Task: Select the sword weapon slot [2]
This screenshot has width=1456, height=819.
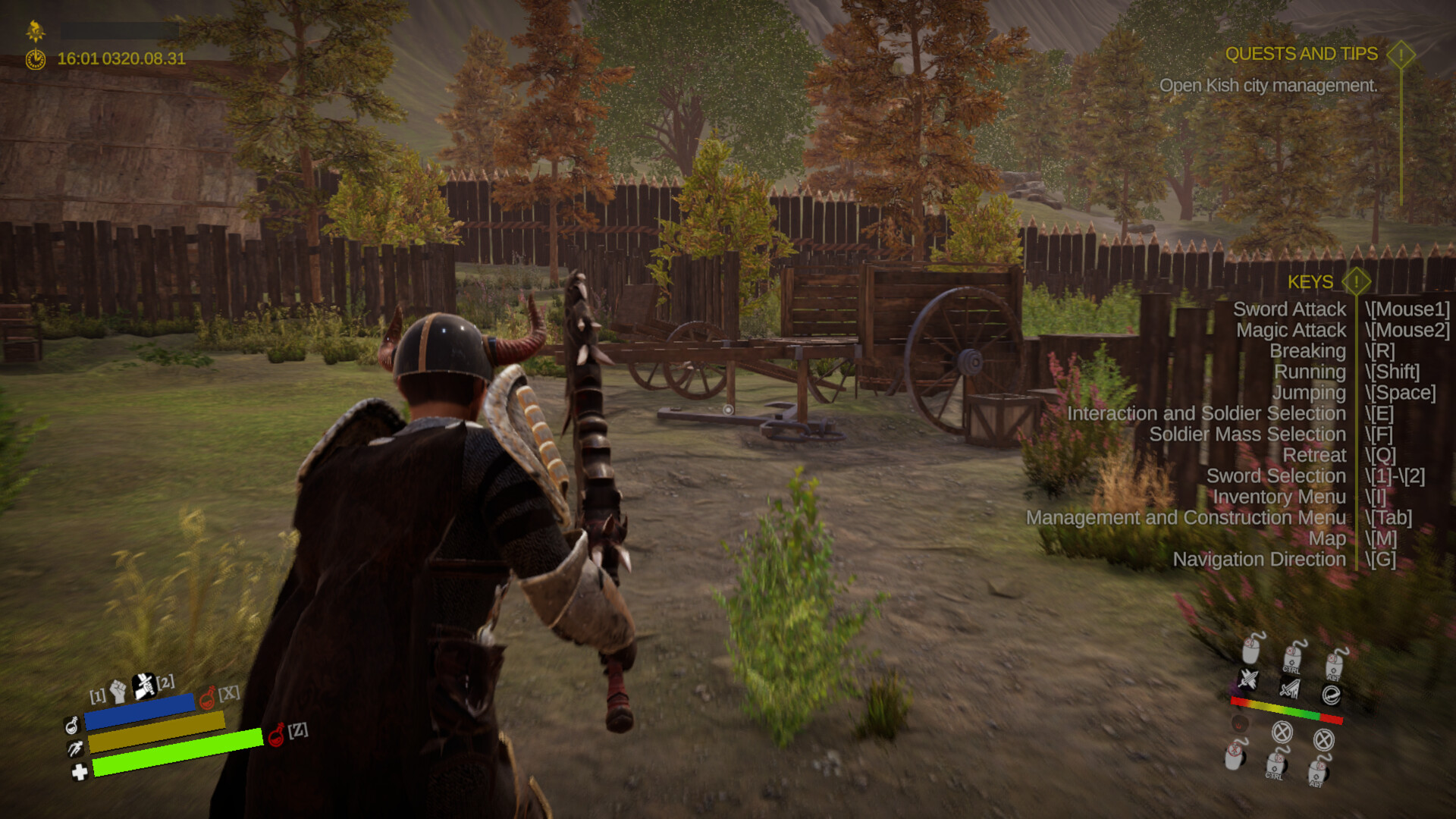Action: pos(143,687)
